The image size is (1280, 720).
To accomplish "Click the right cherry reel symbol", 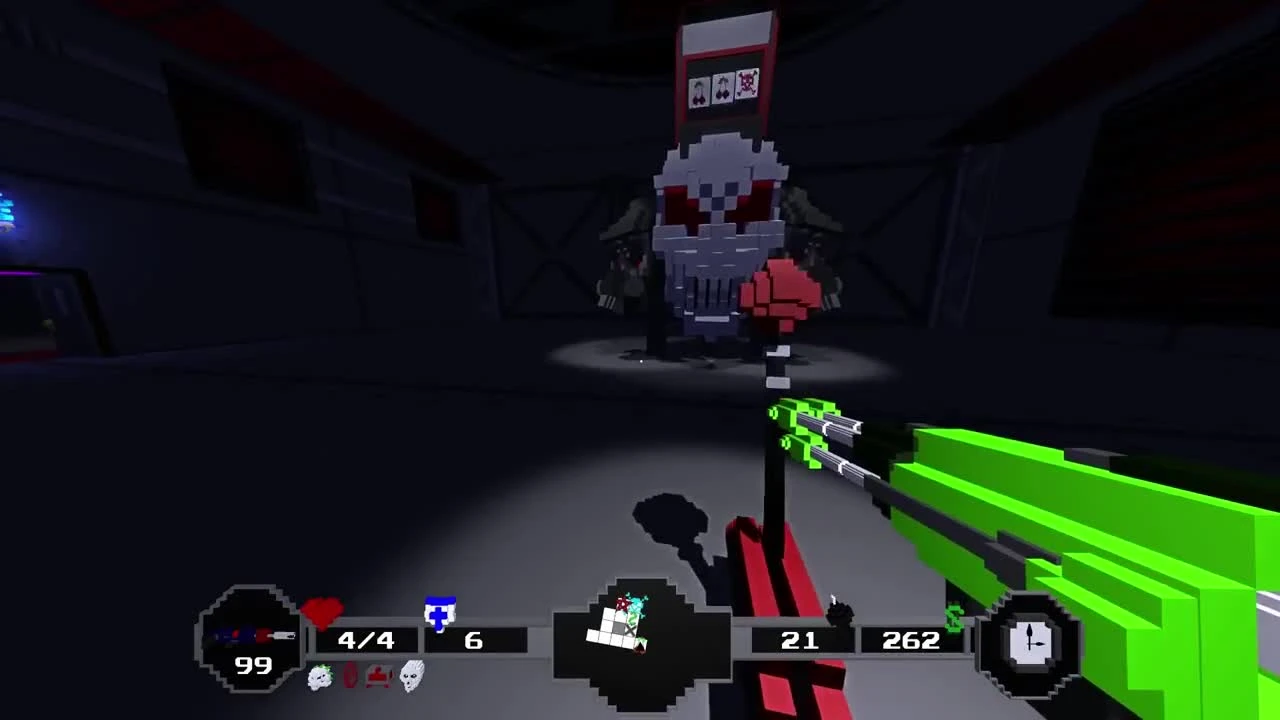I will click(x=723, y=85).
